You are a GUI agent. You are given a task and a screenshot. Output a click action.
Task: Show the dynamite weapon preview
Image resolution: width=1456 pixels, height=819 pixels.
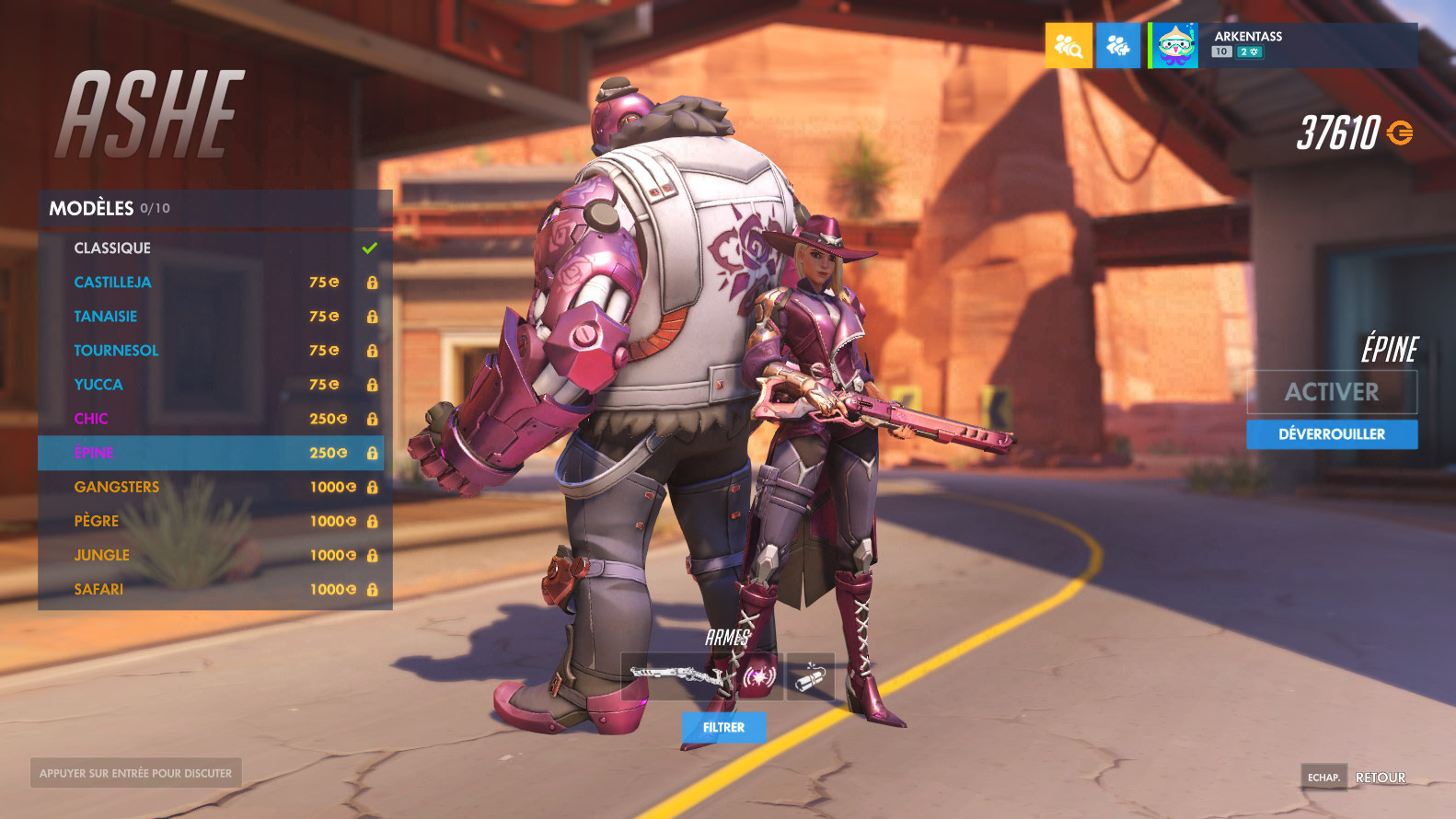pos(811,676)
